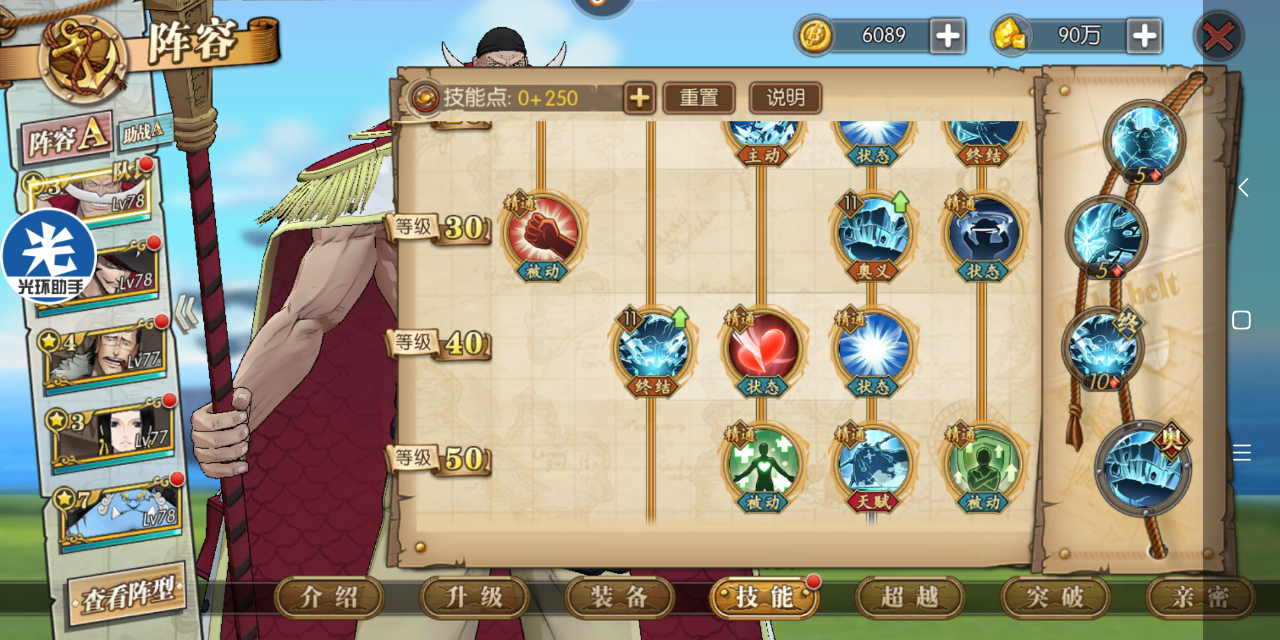
Task: Open the 说明 skill explanation
Action: coord(785,98)
